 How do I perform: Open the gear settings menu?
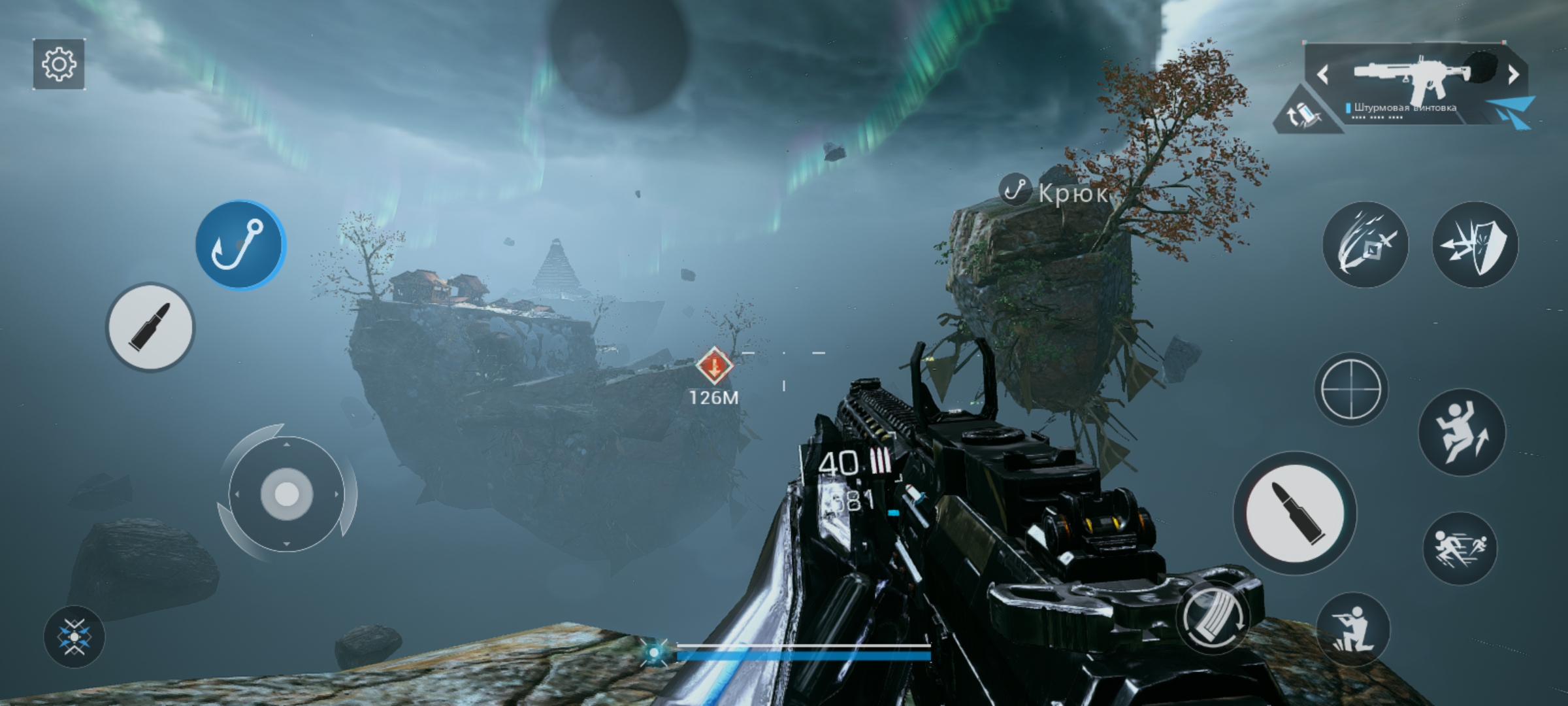59,64
